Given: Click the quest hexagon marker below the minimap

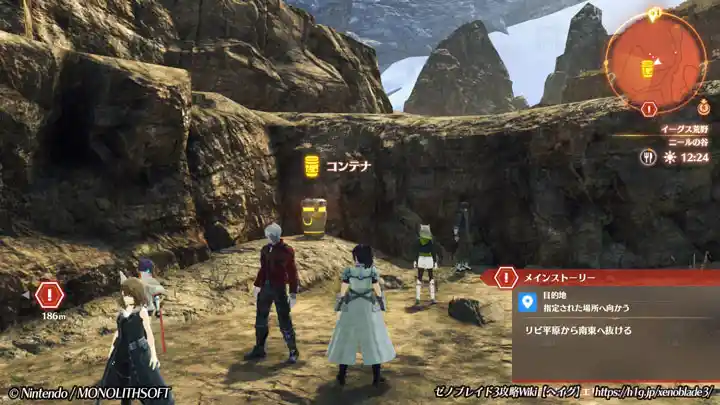Looking at the screenshot, I should pos(649,108).
